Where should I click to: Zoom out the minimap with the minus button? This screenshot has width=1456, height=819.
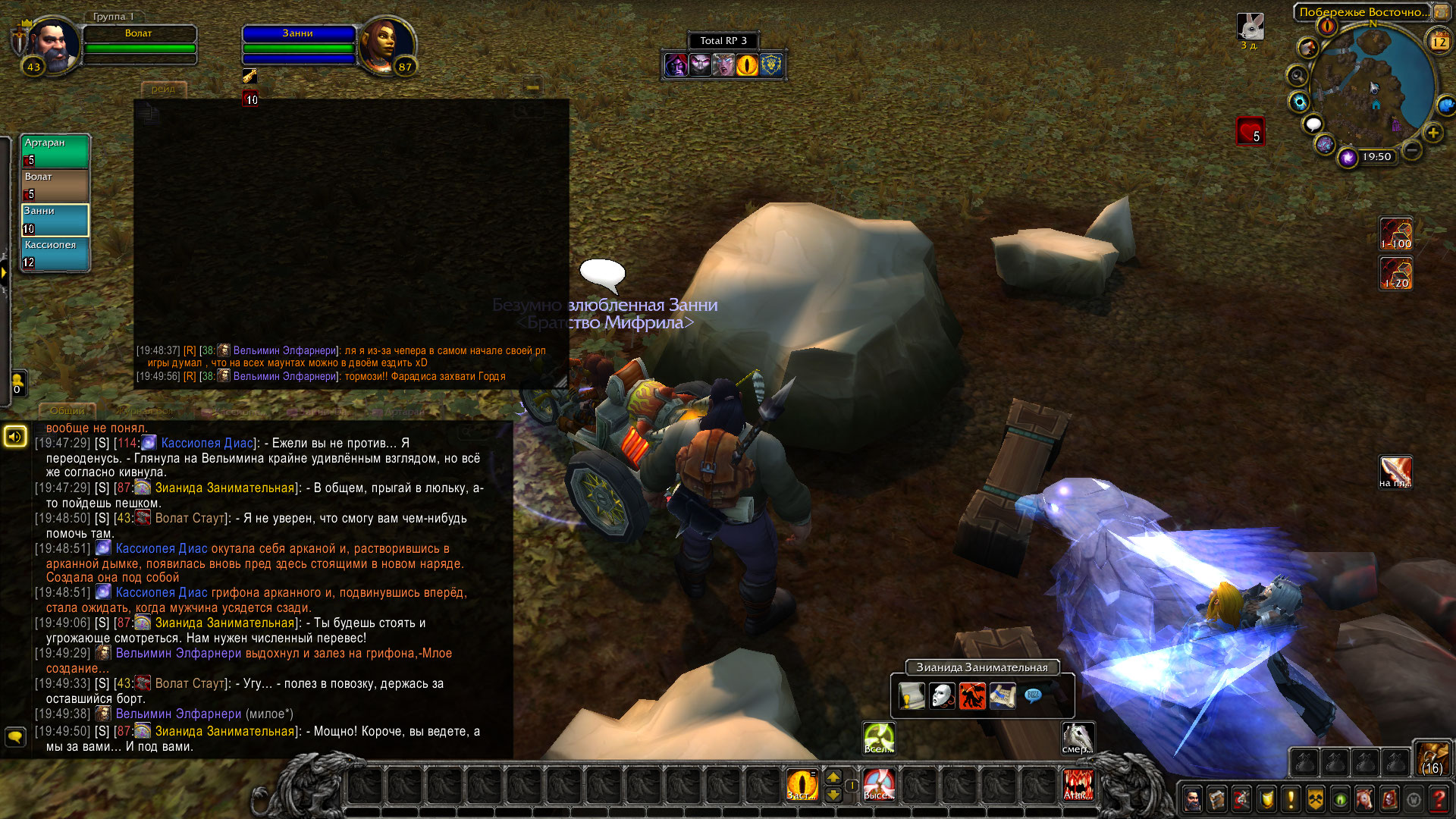pos(1412,150)
